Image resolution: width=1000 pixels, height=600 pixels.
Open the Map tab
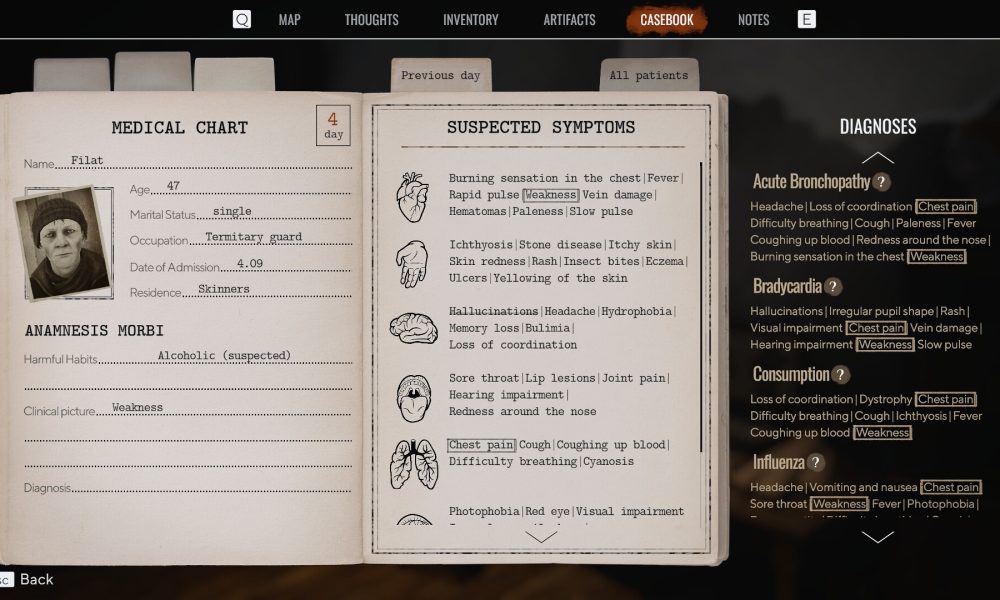(x=289, y=20)
